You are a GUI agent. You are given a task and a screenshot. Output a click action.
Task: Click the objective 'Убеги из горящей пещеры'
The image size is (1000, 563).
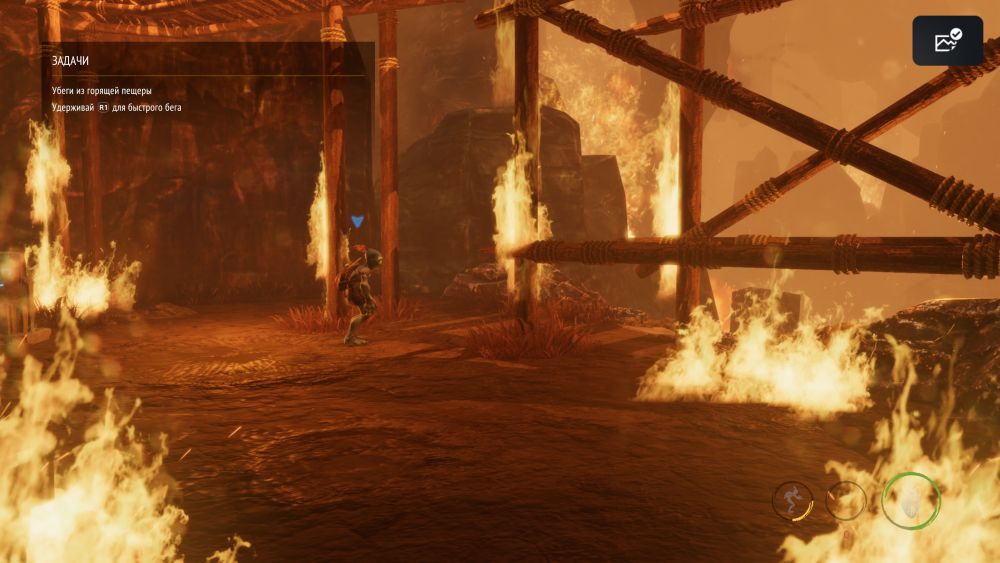(x=102, y=91)
